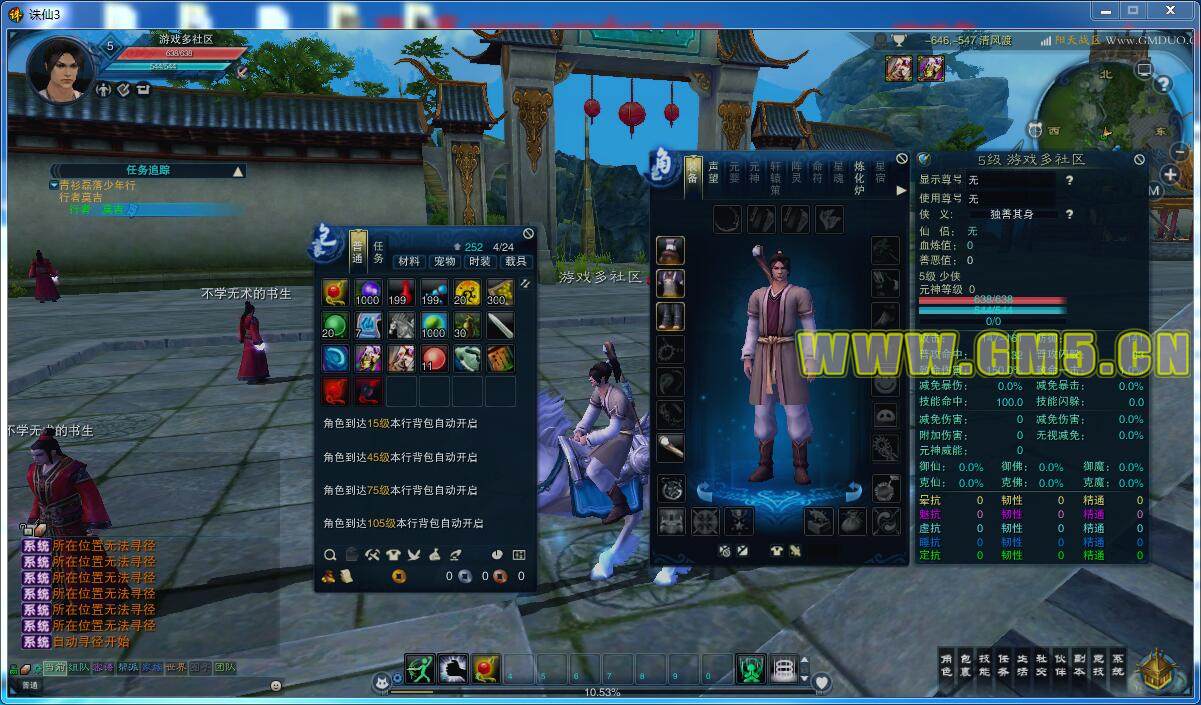Click the player portrait avatar
Viewport: 1201px width, 705px height.
pyautogui.click(x=60, y=67)
